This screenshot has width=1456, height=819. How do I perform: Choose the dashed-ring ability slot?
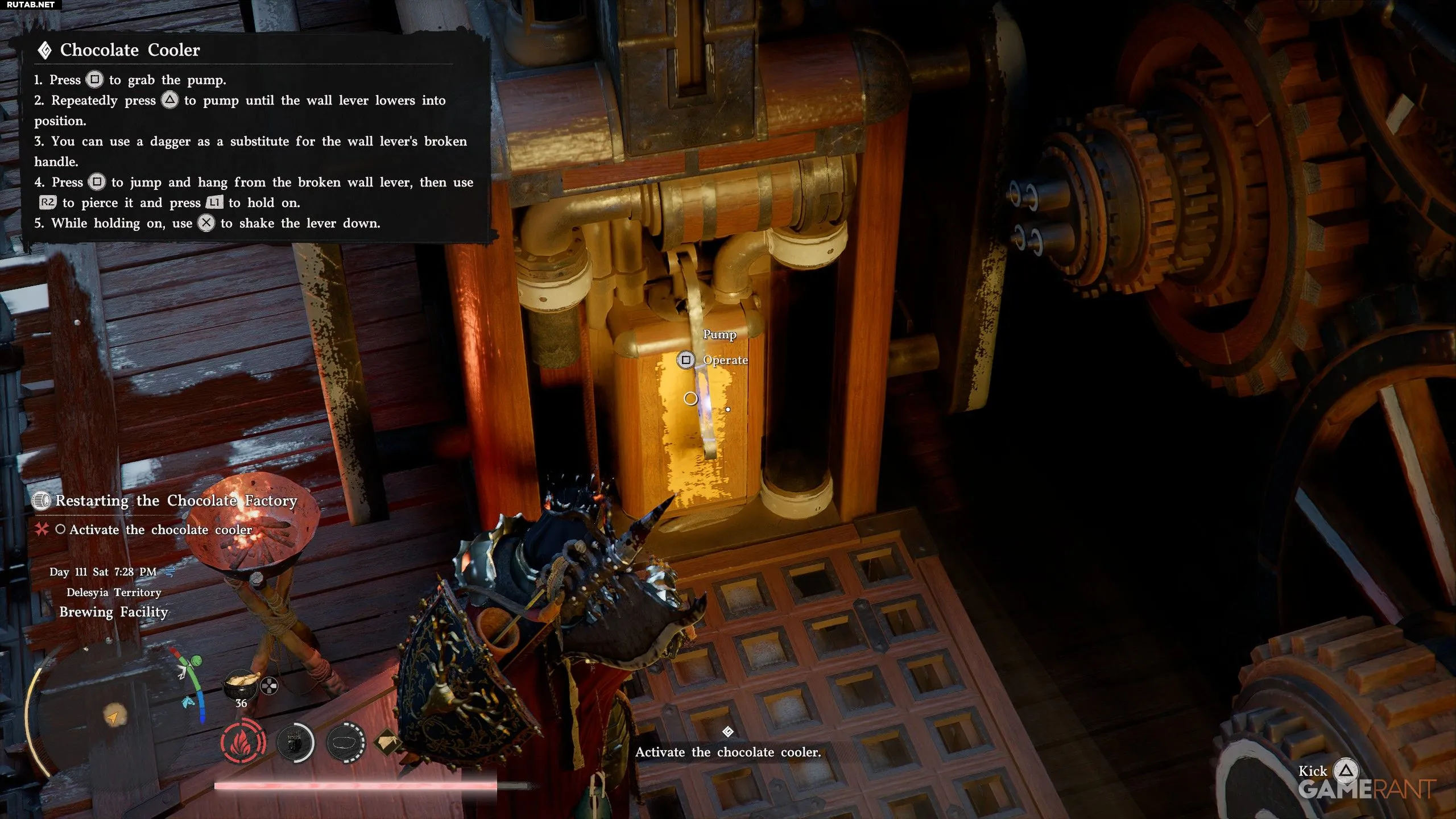[346, 742]
